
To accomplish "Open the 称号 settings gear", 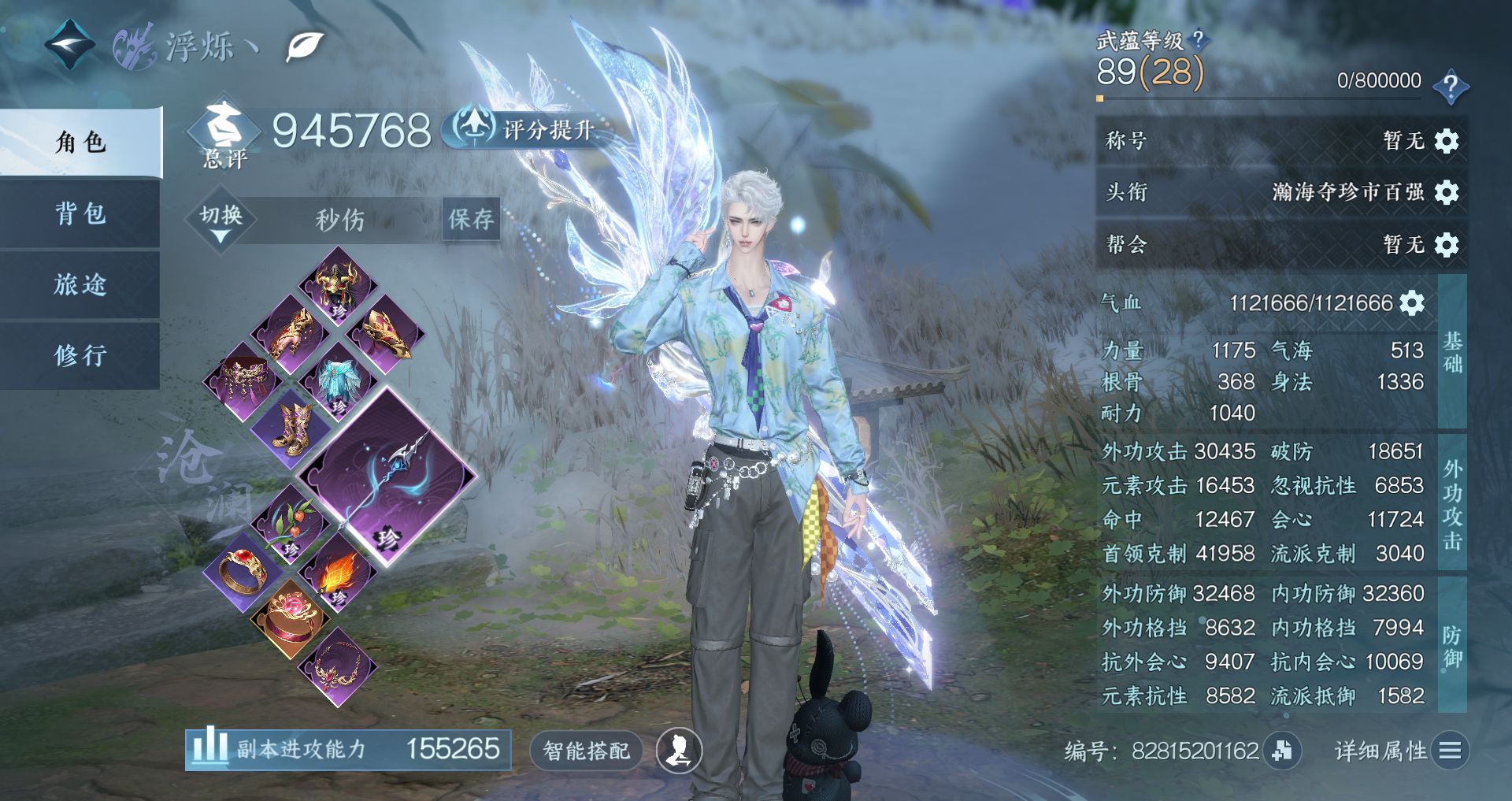I will (1447, 141).
